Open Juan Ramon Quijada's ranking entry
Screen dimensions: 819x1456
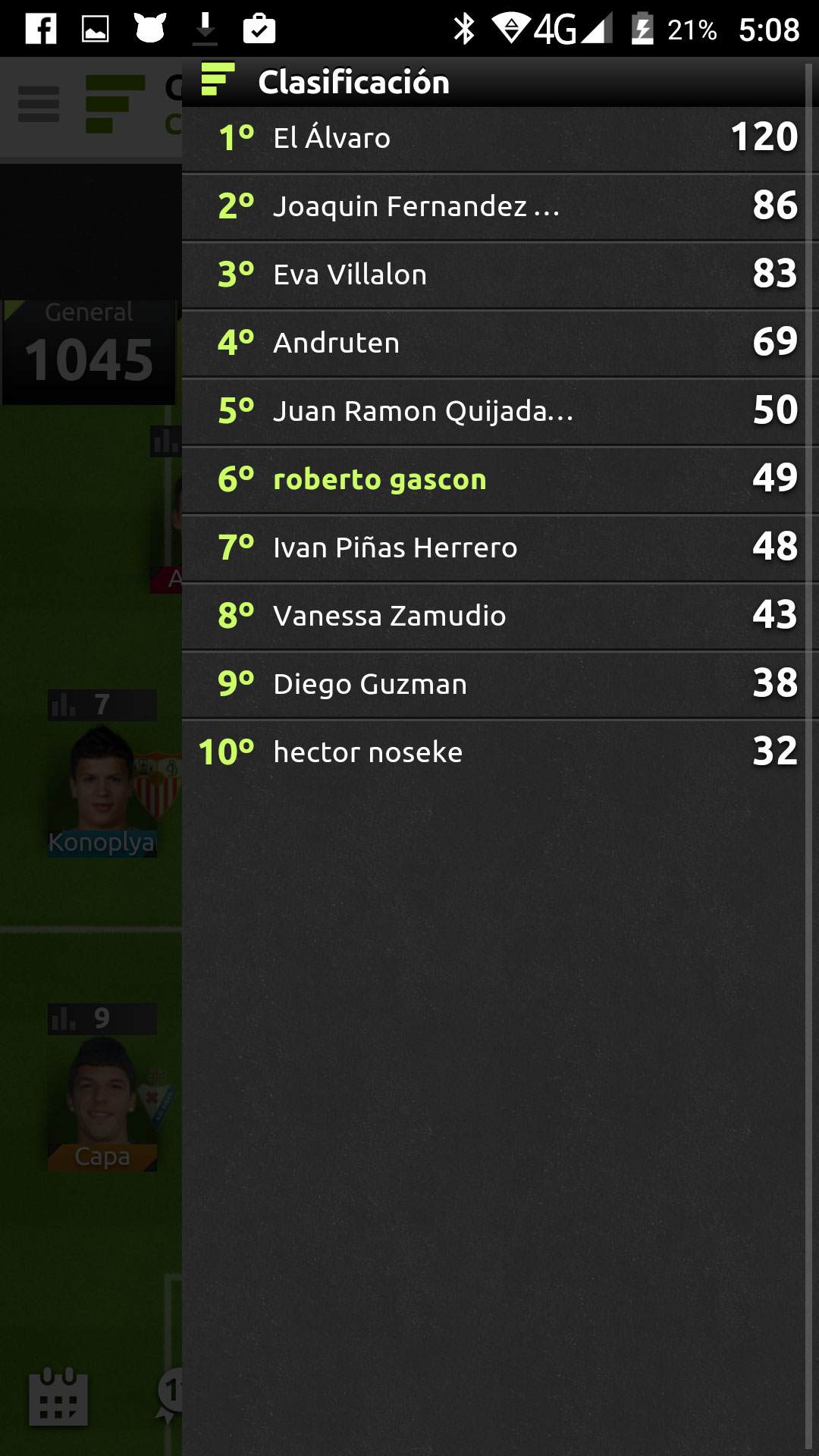pos(500,411)
